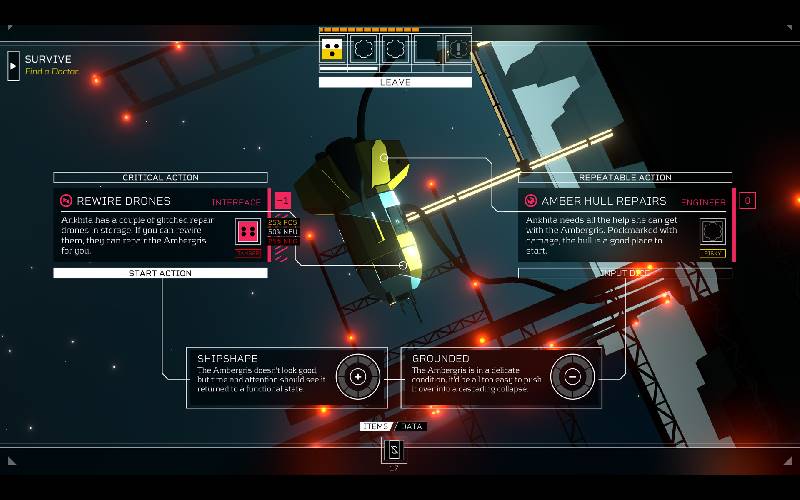Screen dimensions: 800x500
Task: Select the die slot in Rewire Drones
Action: (247, 232)
